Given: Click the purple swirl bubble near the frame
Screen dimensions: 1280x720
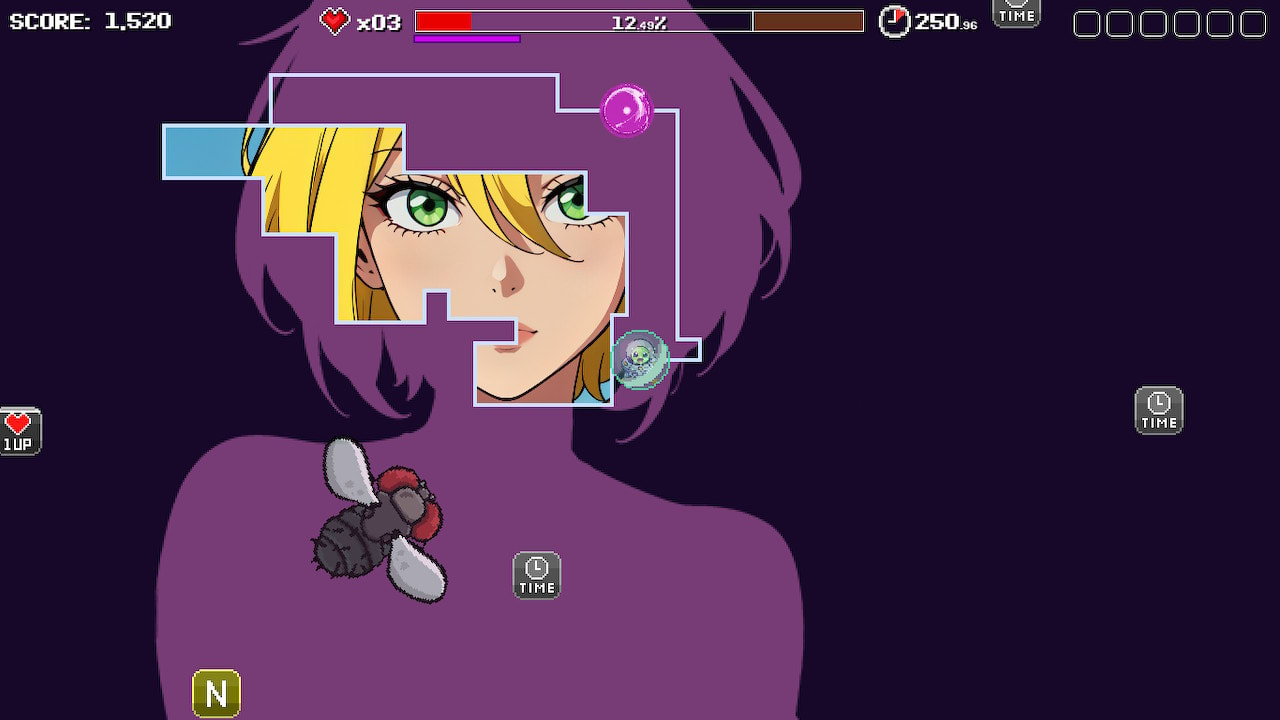Looking at the screenshot, I should coord(626,112).
